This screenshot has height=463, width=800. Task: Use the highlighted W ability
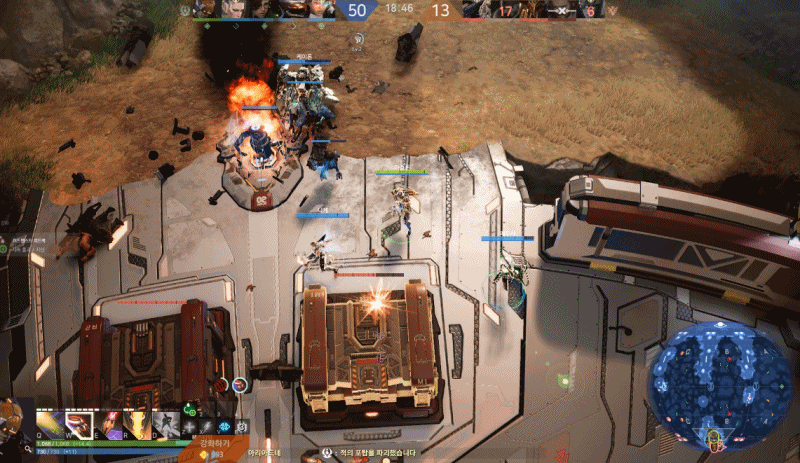pyautogui.click(x=79, y=424)
